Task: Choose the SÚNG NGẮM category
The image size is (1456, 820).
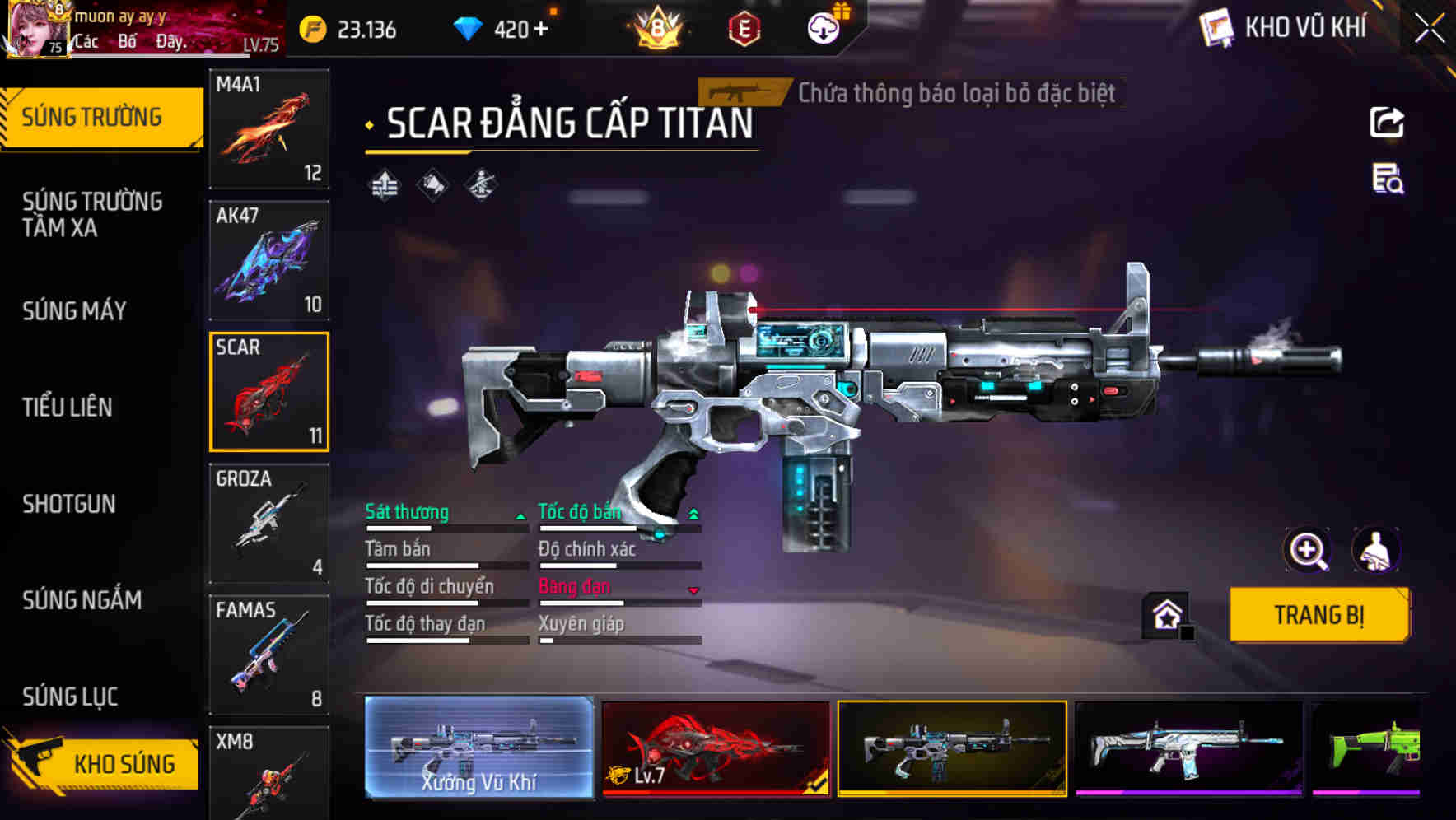Action: tap(82, 600)
